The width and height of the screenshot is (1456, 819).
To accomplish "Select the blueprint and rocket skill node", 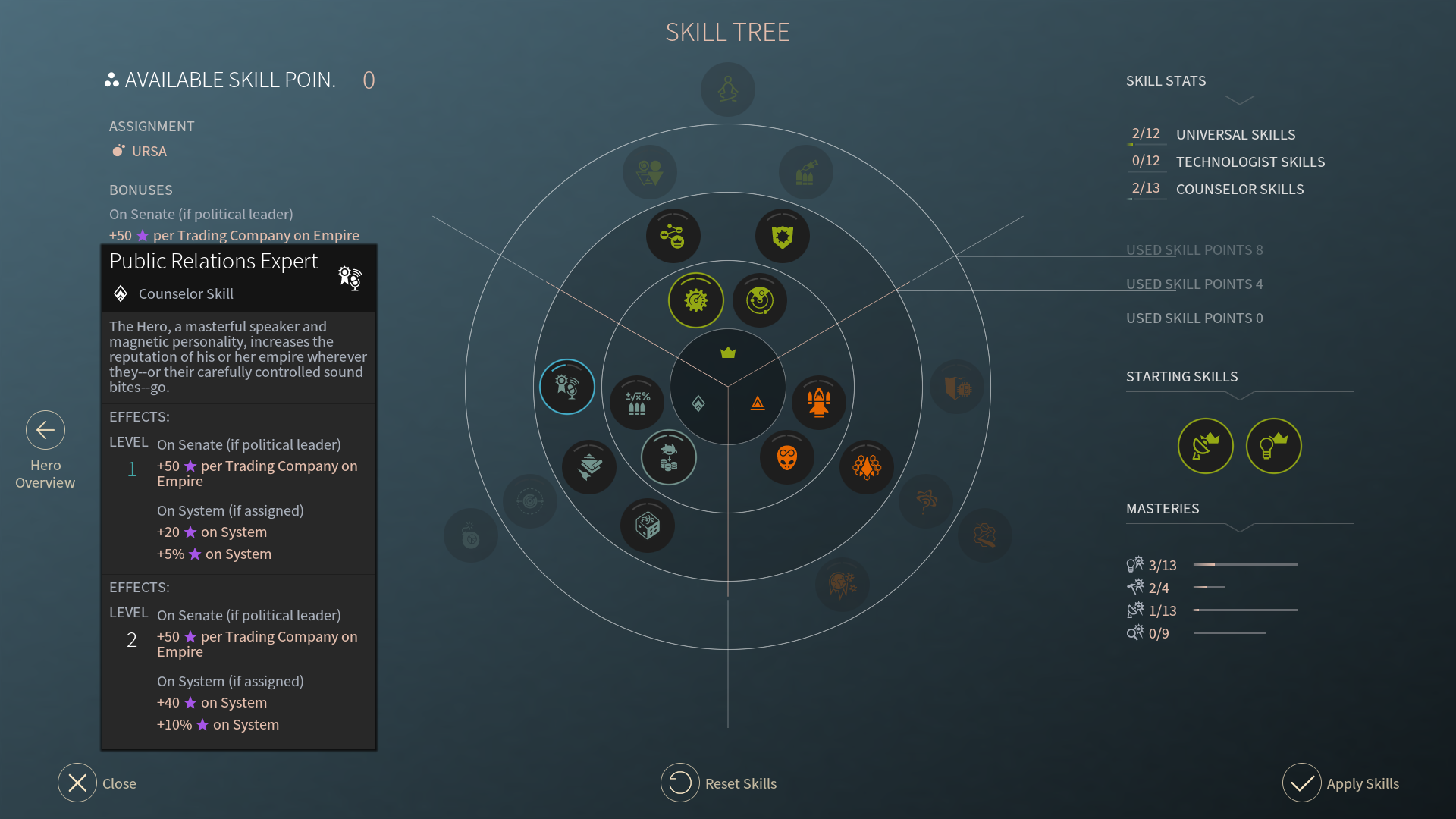I will click(589, 467).
